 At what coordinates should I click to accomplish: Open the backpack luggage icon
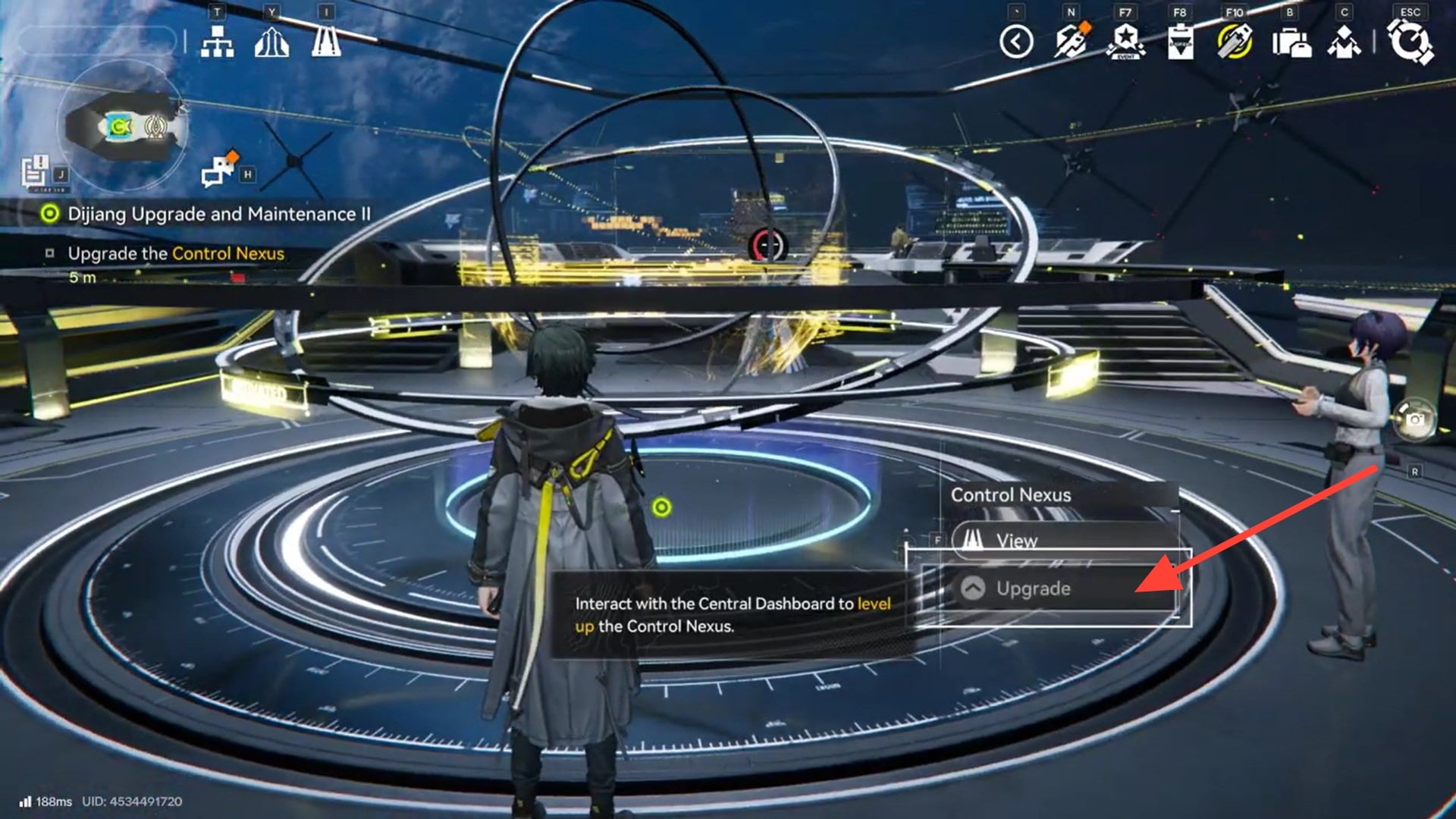(1291, 42)
